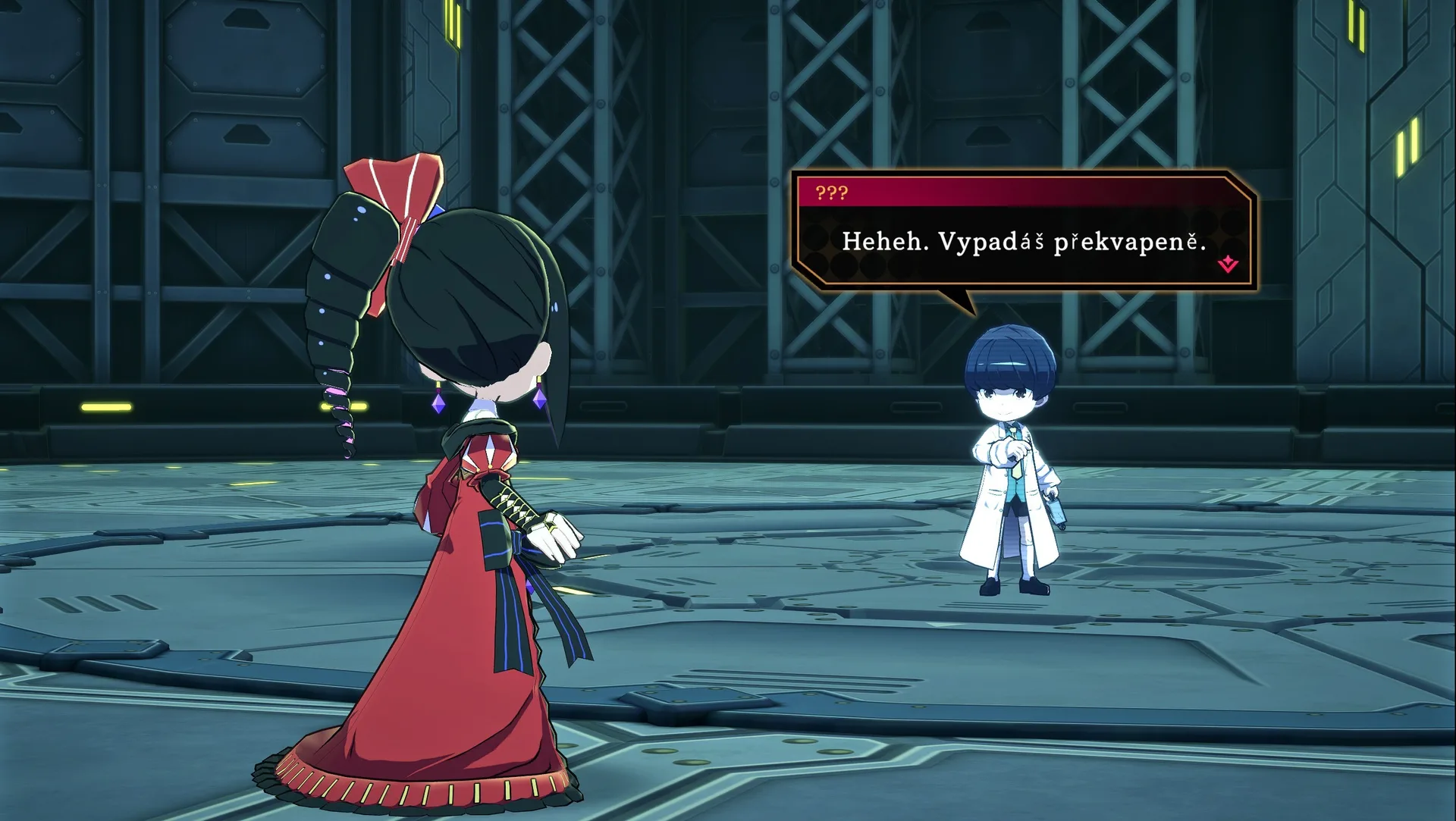Click the "Heheh. Vypadáš překvapeně." dialogue box

(x=1022, y=242)
